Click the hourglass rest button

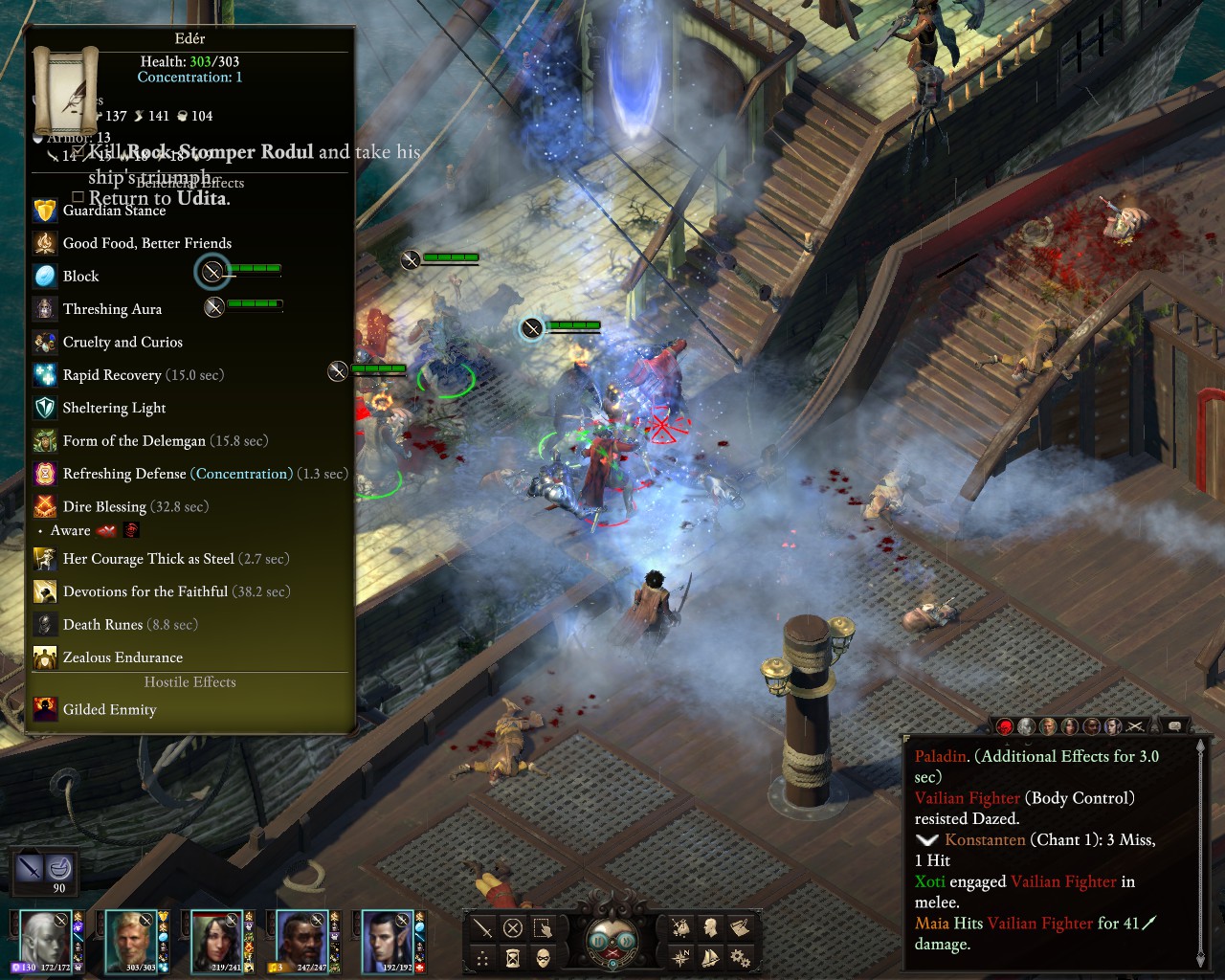(x=513, y=958)
